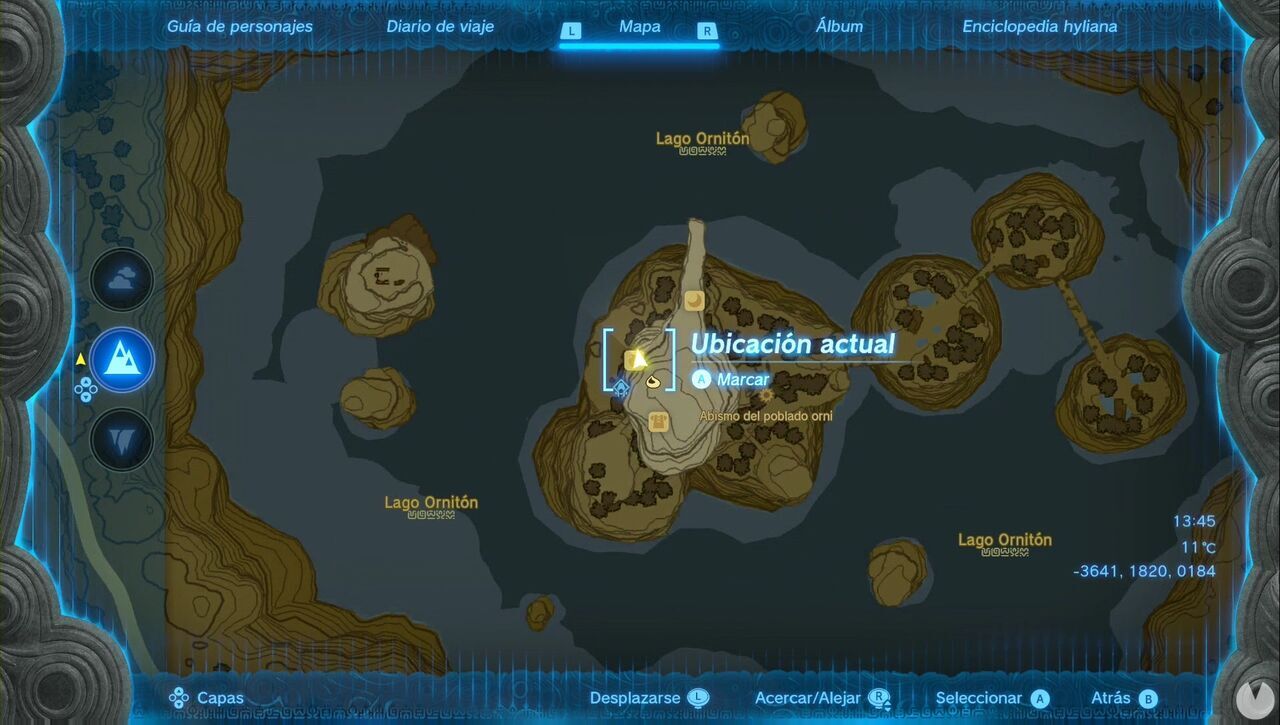
Task: Select the sky map layer icon
Action: [x=120, y=280]
